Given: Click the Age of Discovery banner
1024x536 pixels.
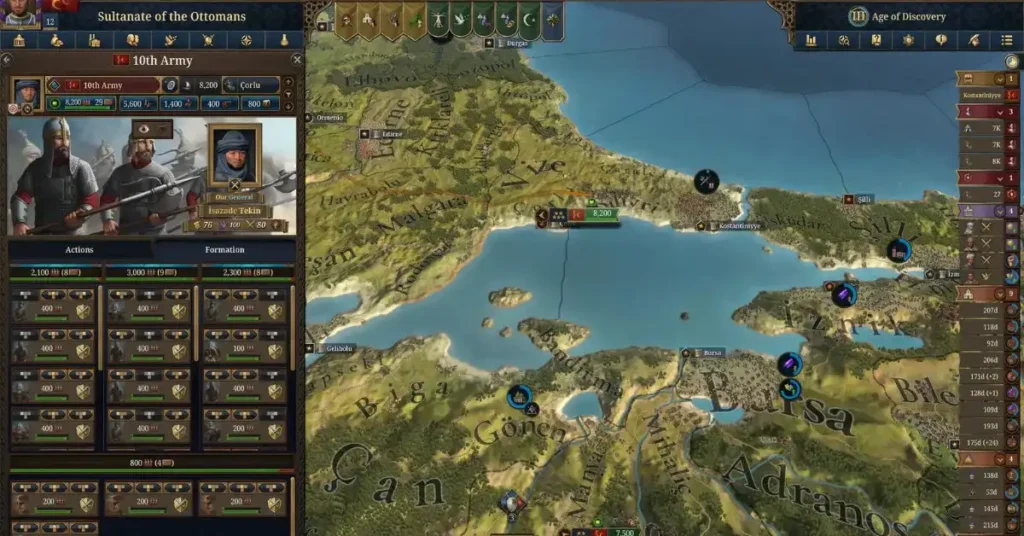Looking at the screenshot, I should point(906,16).
